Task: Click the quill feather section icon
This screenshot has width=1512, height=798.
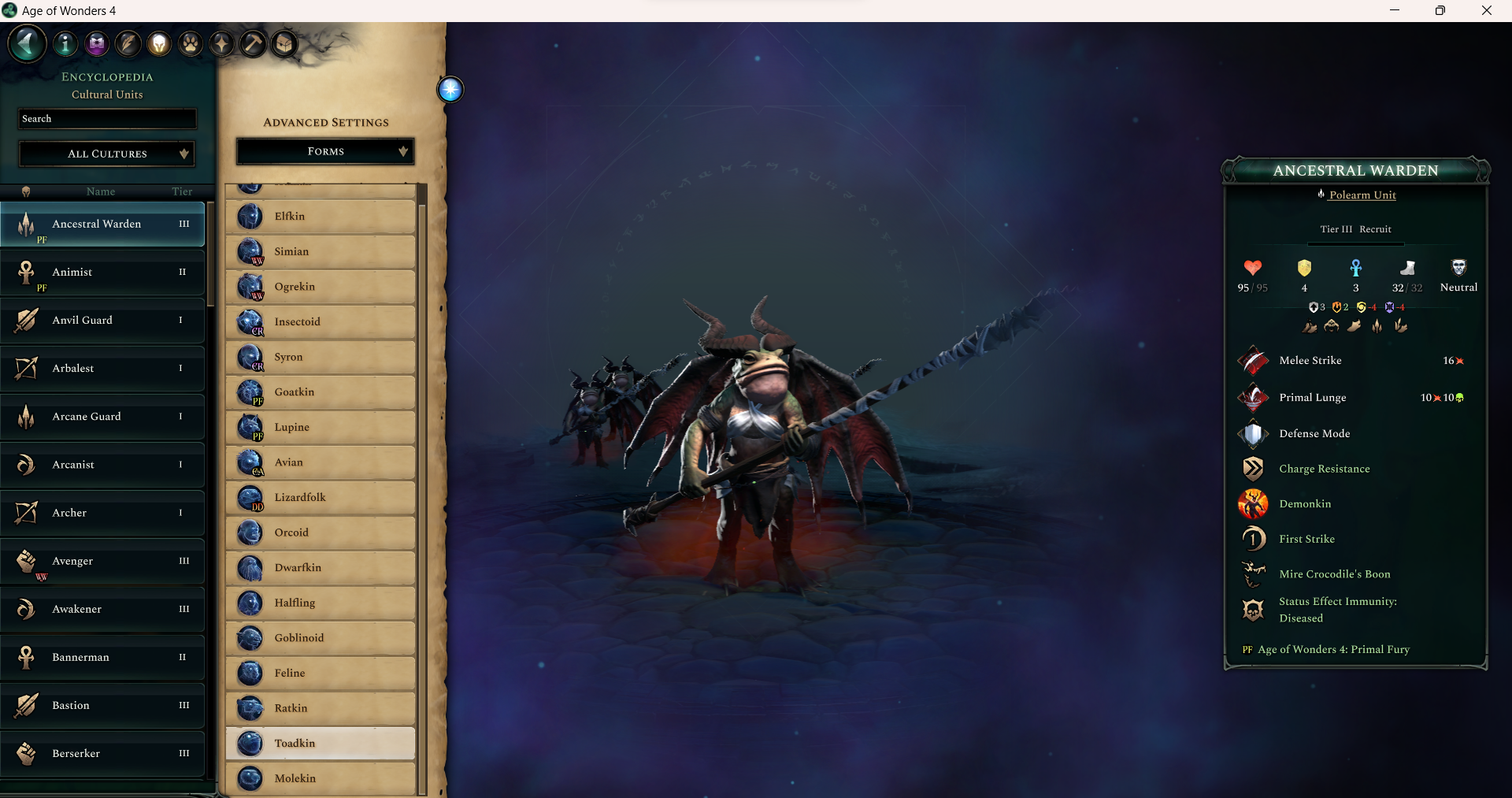Action: pyautogui.click(x=128, y=43)
